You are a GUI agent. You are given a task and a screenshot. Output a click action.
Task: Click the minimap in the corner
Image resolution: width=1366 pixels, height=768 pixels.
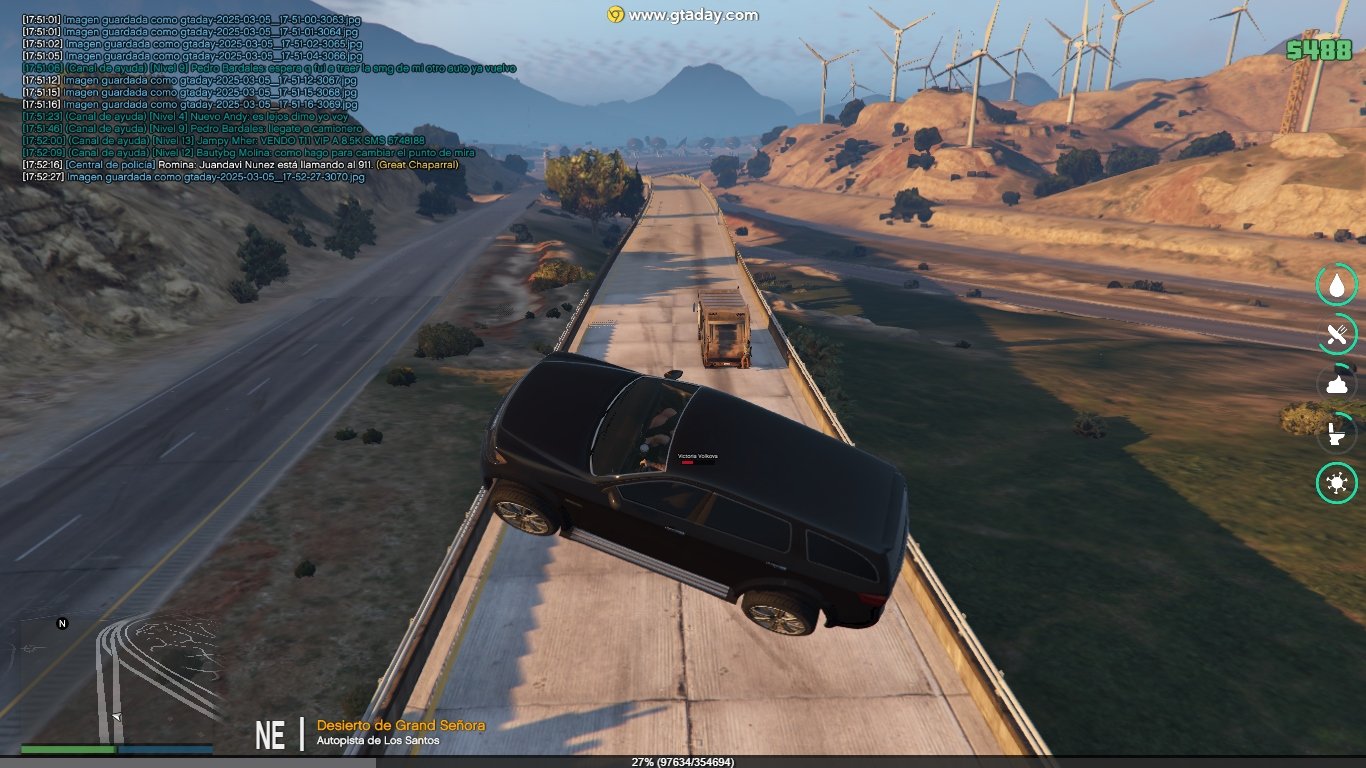(x=117, y=678)
